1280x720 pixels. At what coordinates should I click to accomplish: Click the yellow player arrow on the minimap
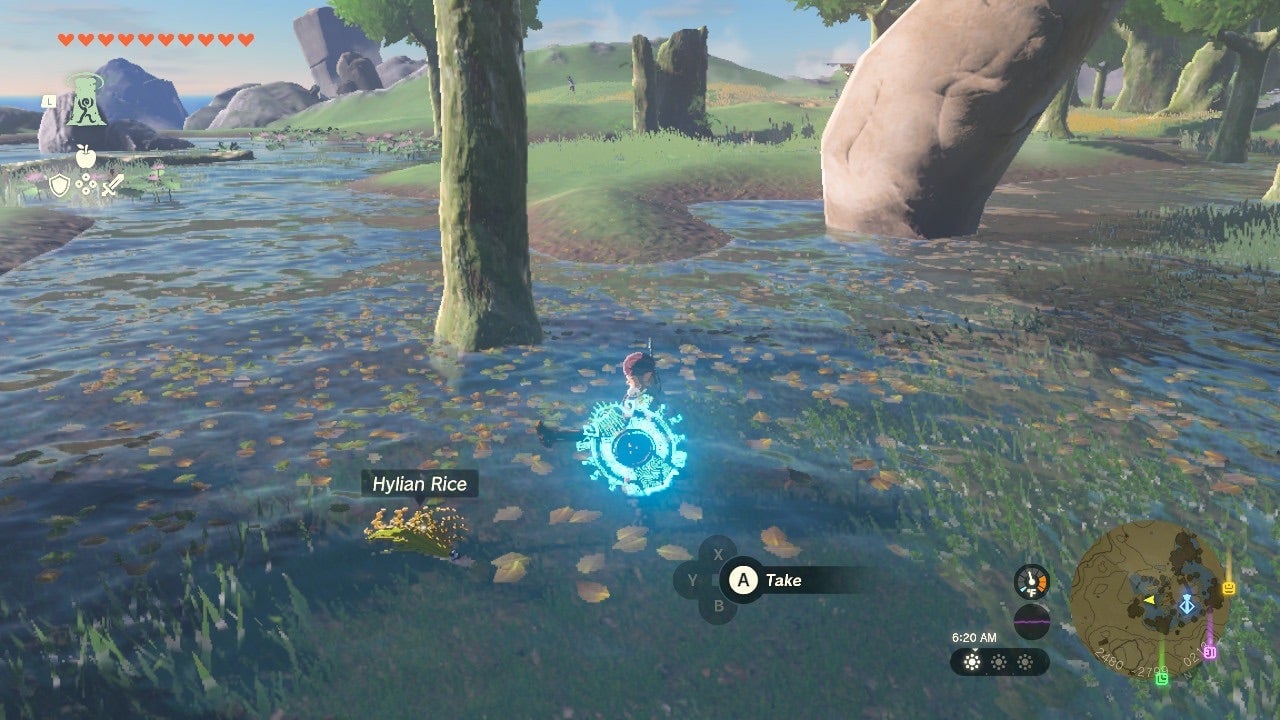point(1148,600)
